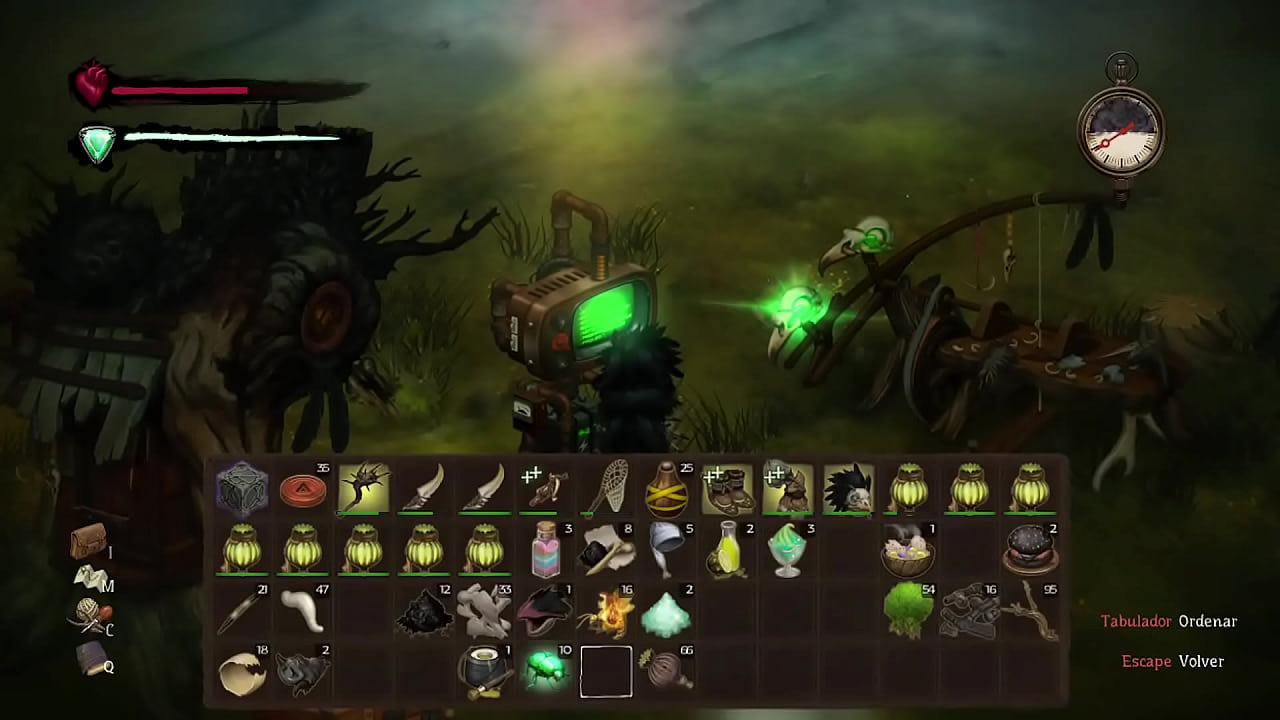Select the green ice cream sundae
This screenshot has width=1280, height=720.
pos(788,550)
